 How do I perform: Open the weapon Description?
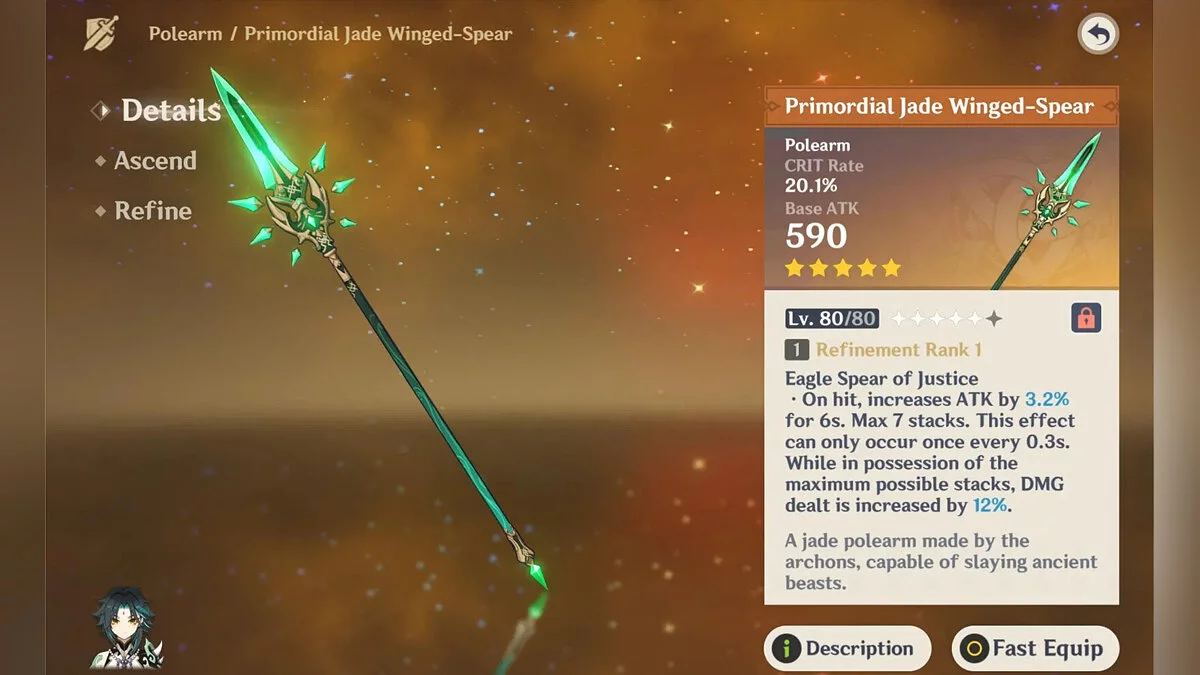(847, 648)
